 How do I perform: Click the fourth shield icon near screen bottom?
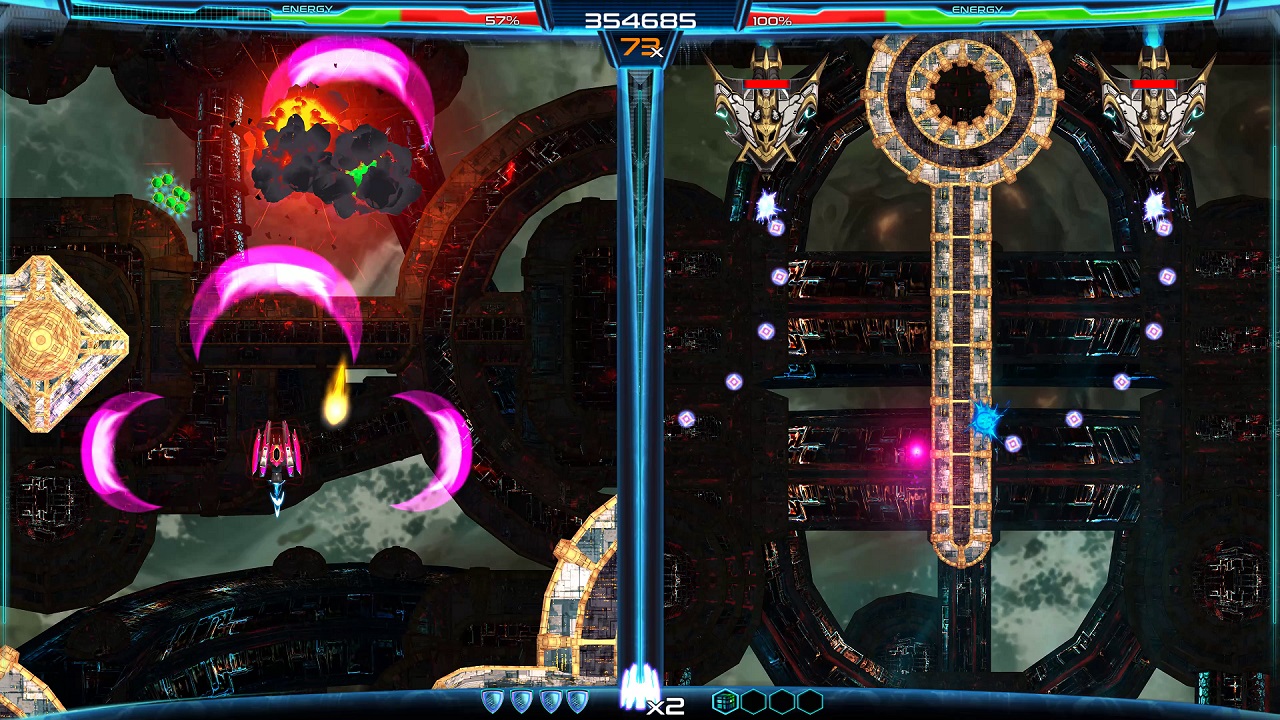click(578, 700)
